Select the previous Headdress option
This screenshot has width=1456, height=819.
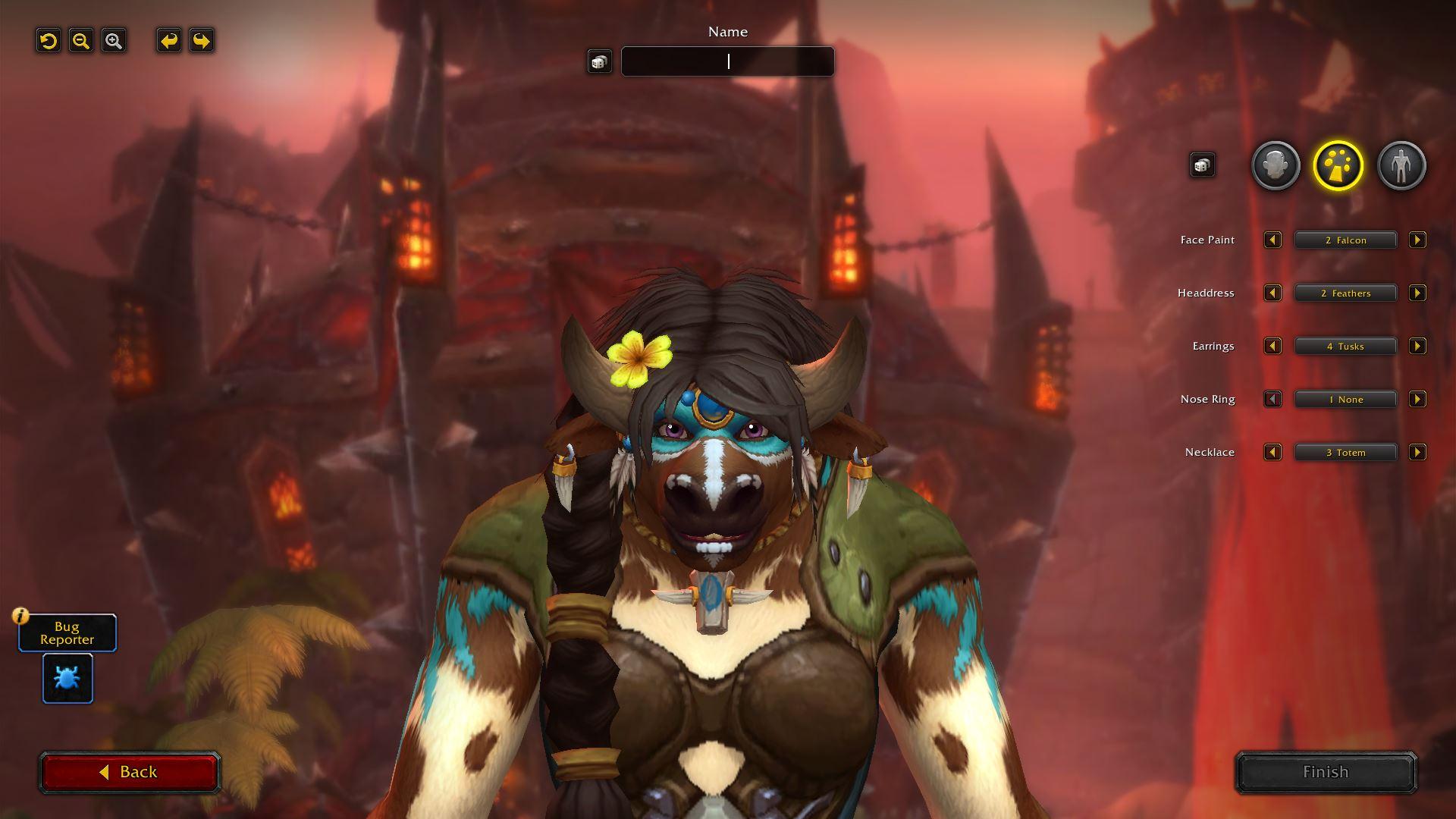(x=1272, y=293)
